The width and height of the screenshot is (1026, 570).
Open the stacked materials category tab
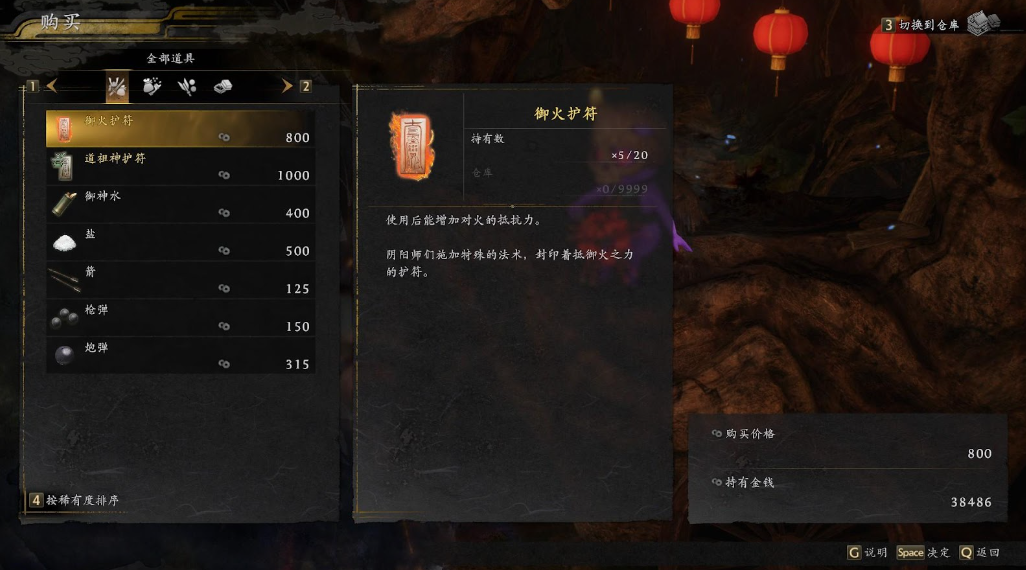(222, 87)
